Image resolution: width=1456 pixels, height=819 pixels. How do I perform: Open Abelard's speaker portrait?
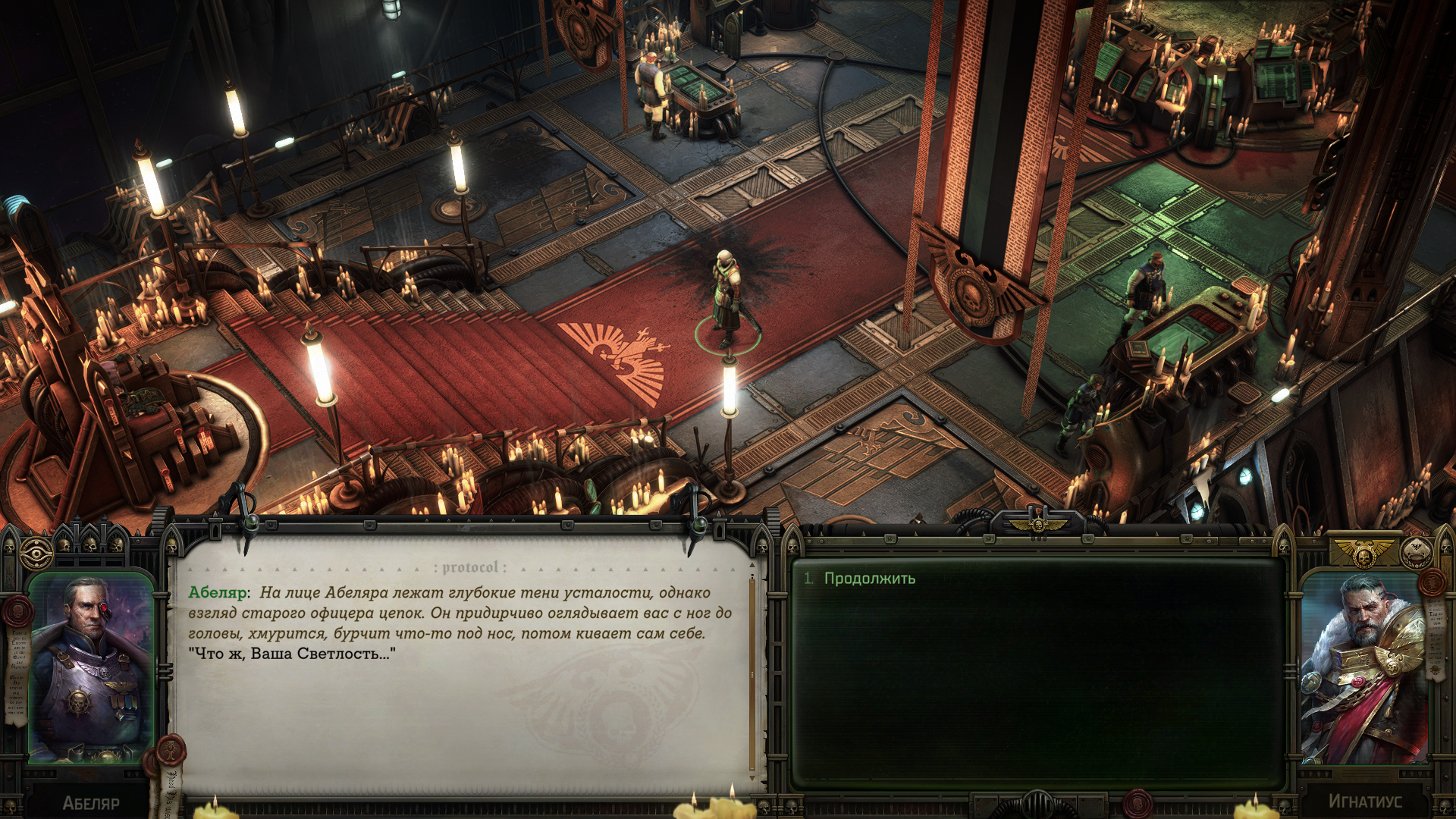(x=90, y=668)
